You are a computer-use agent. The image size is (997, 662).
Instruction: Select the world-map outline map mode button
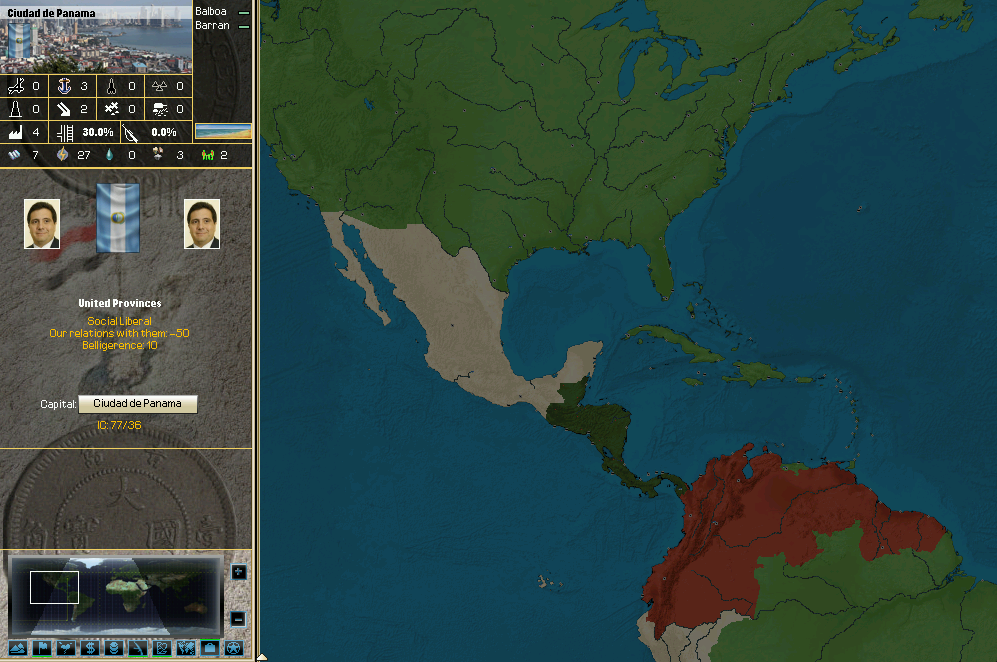[x=185, y=648]
